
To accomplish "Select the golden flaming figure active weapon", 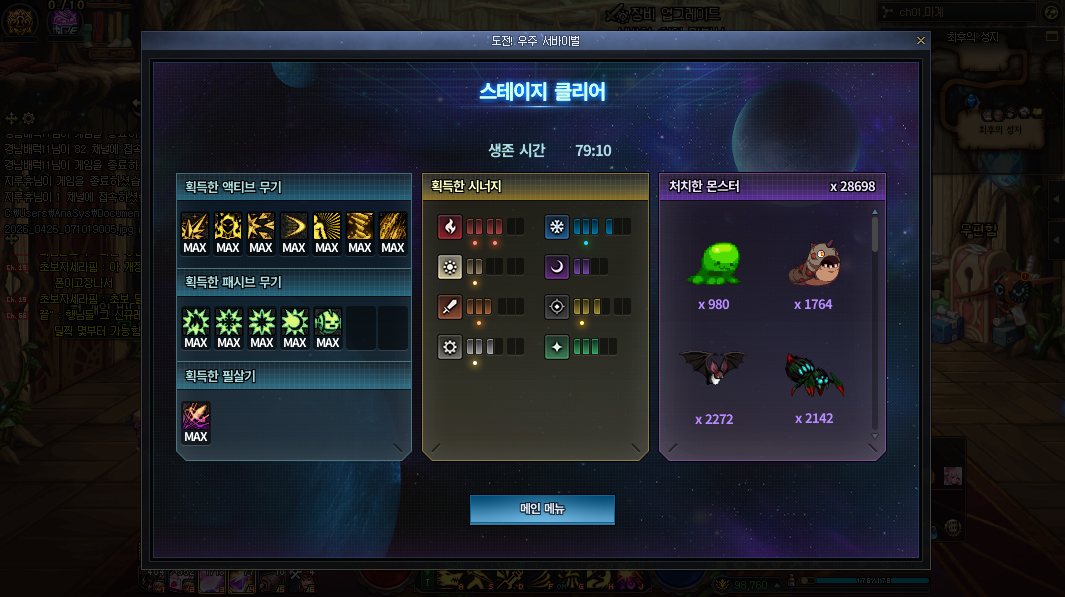I will coord(228,227).
